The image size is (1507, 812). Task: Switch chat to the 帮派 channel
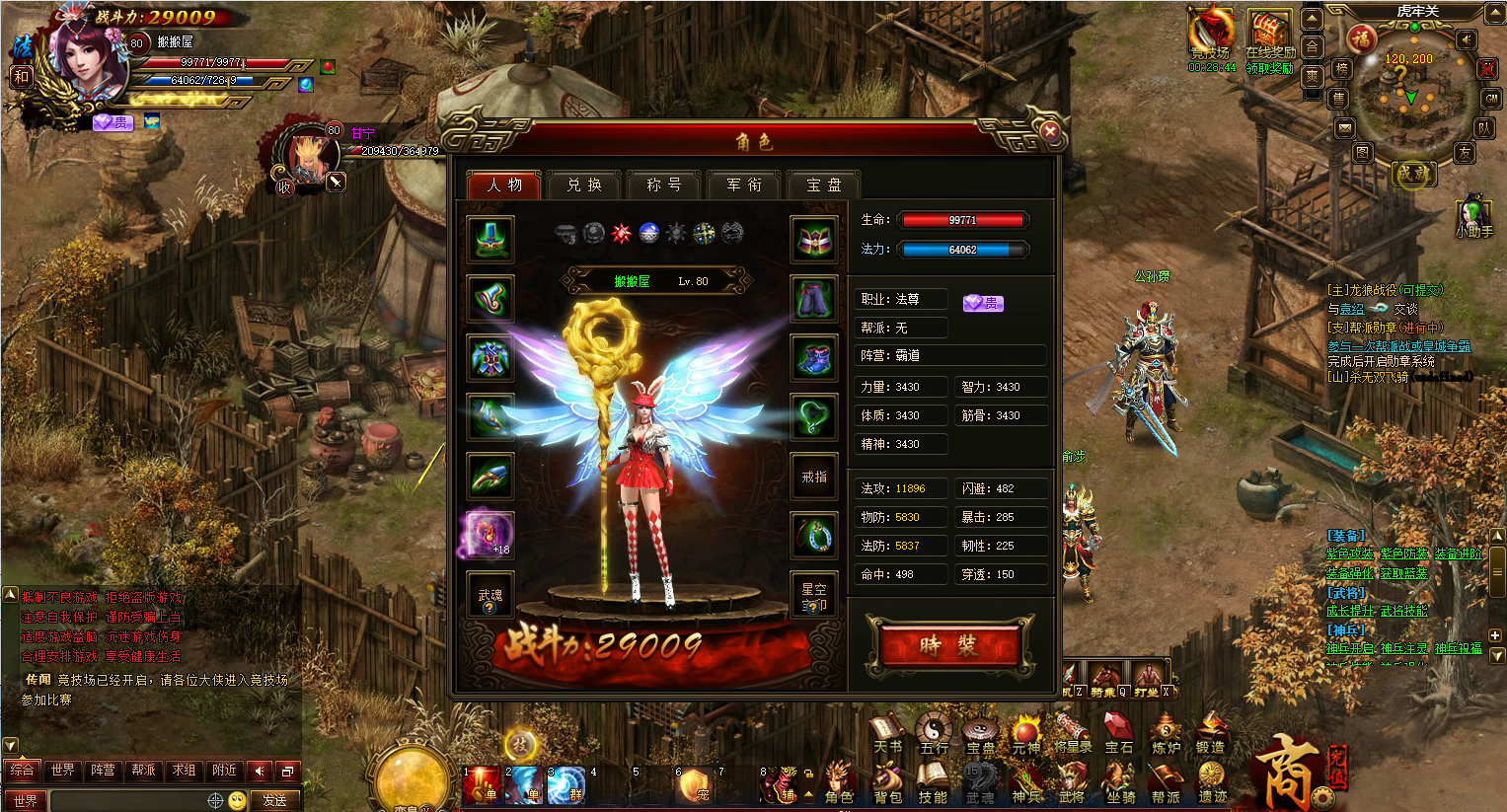[143, 770]
